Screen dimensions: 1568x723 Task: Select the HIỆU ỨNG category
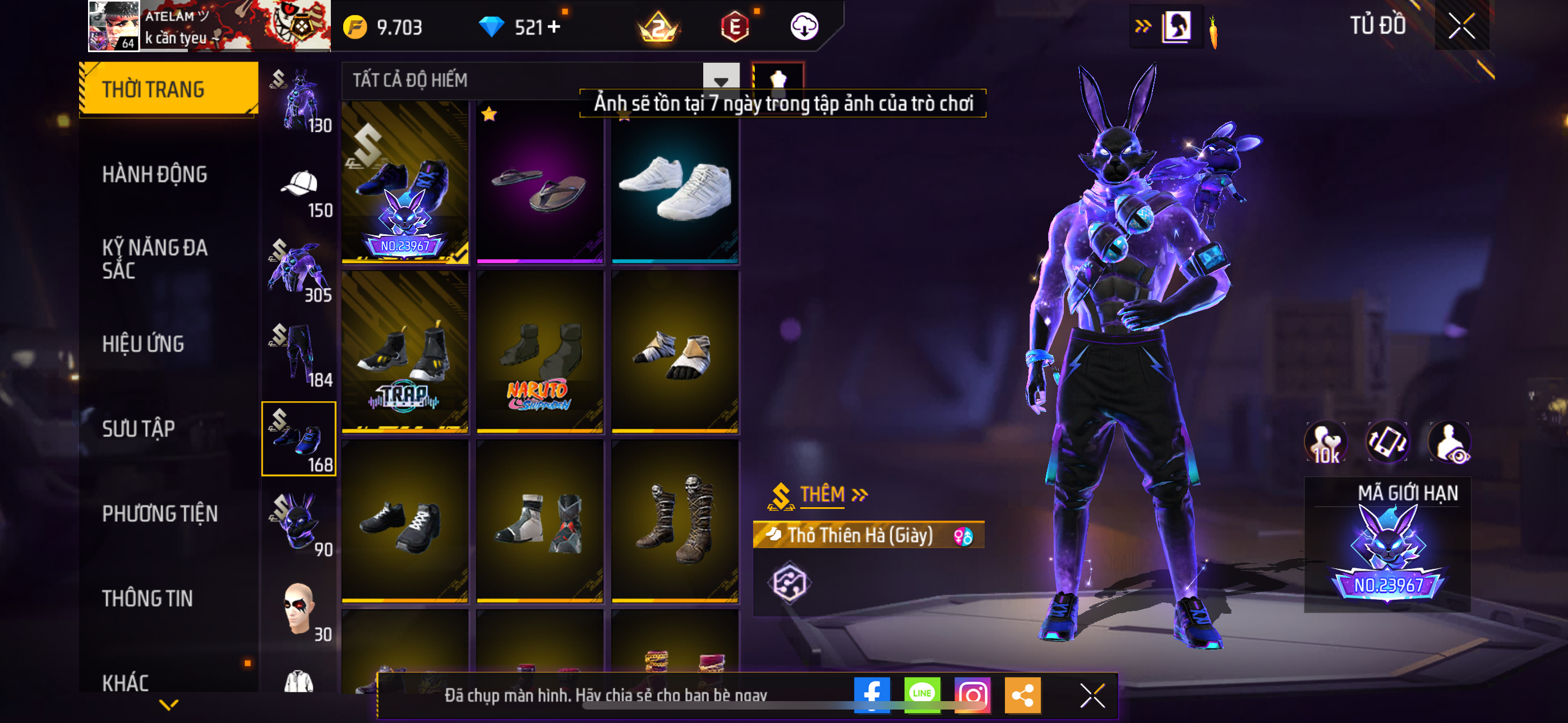click(143, 344)
